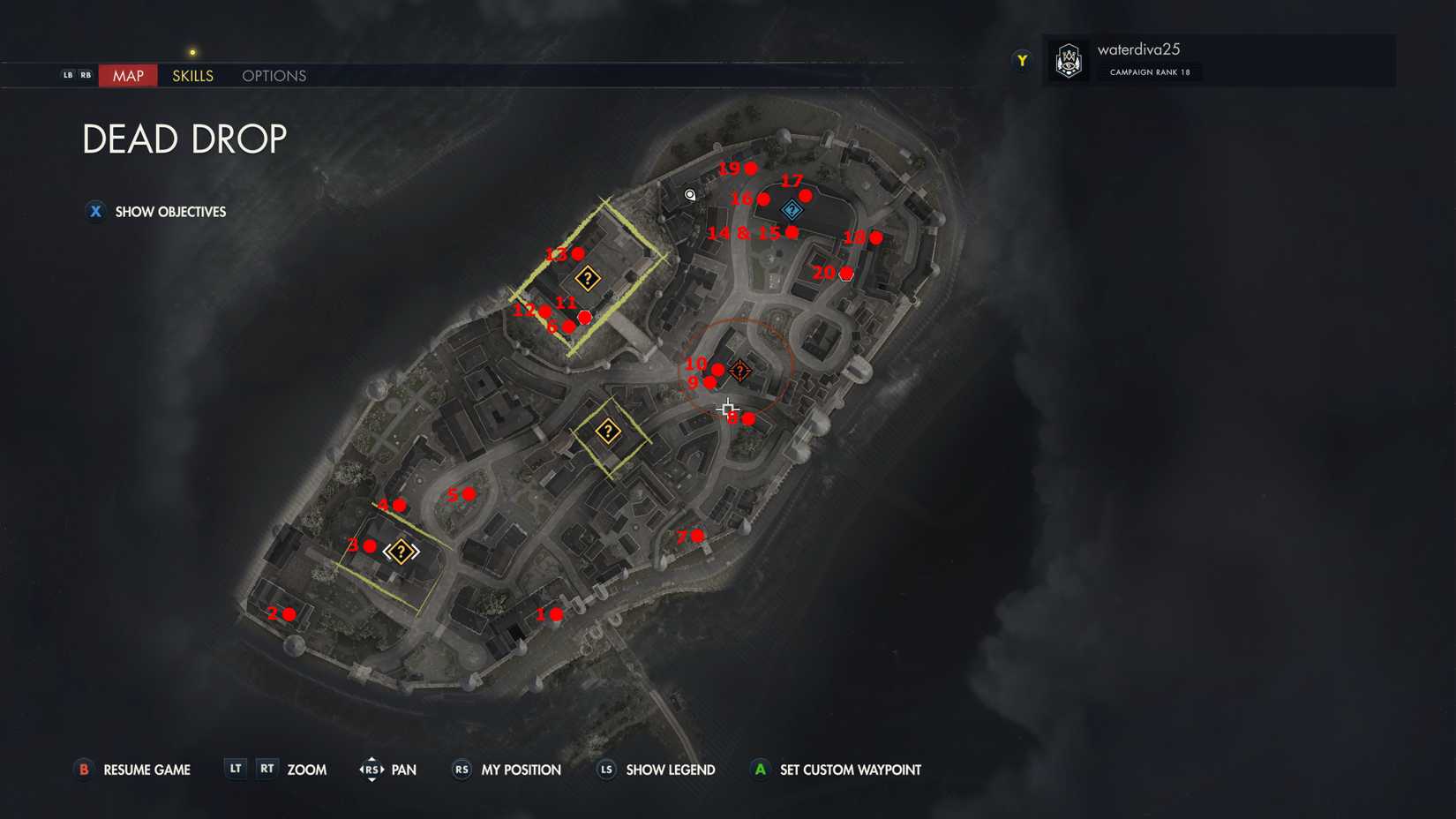Click the crosshair cursor position on the map
This screenshot has height=819, width=1456.
click(x=729, y=409)
